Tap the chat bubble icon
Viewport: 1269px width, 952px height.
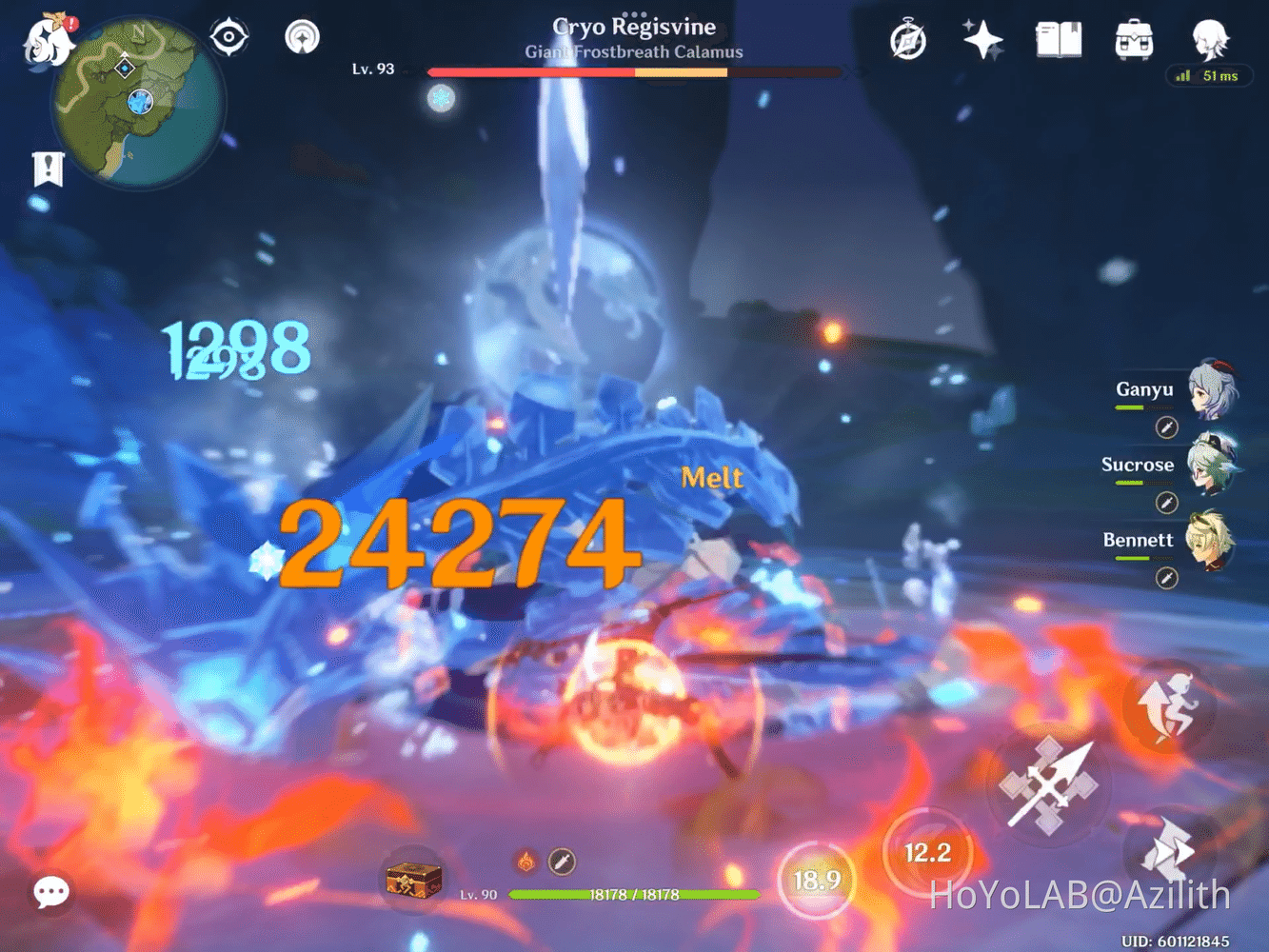point(50,890)
